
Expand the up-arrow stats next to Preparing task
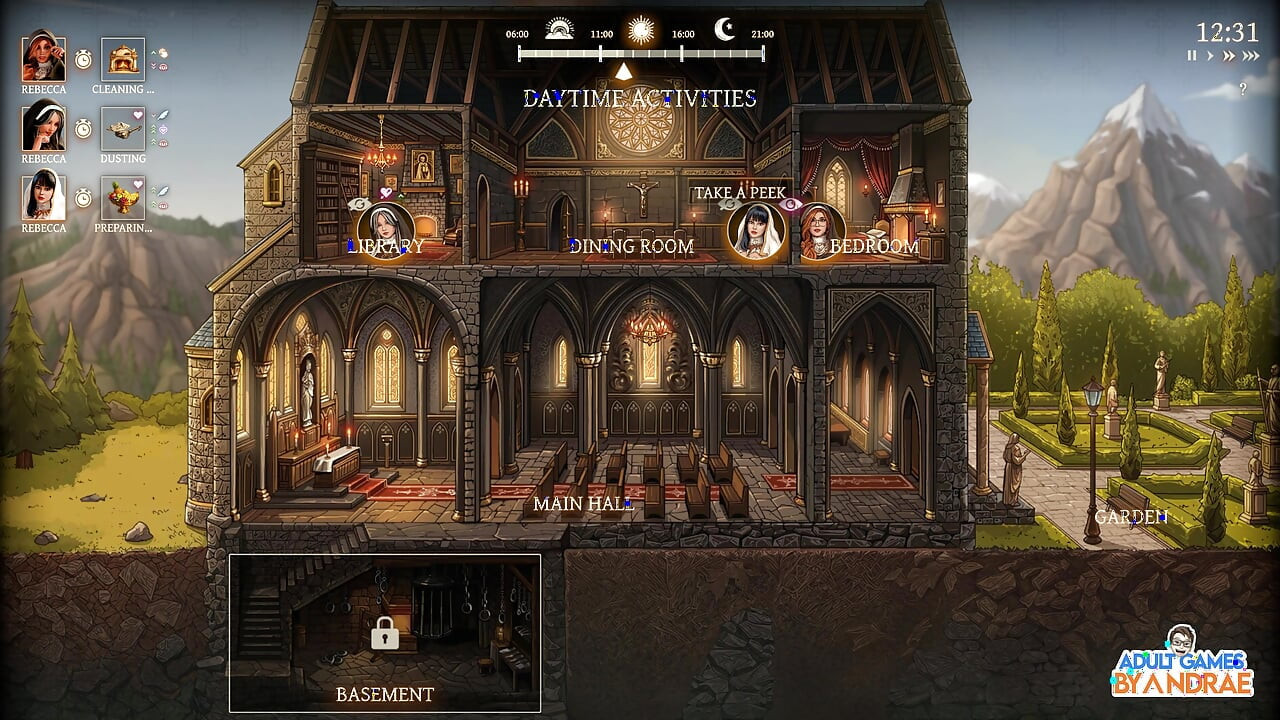coord(153,189)
